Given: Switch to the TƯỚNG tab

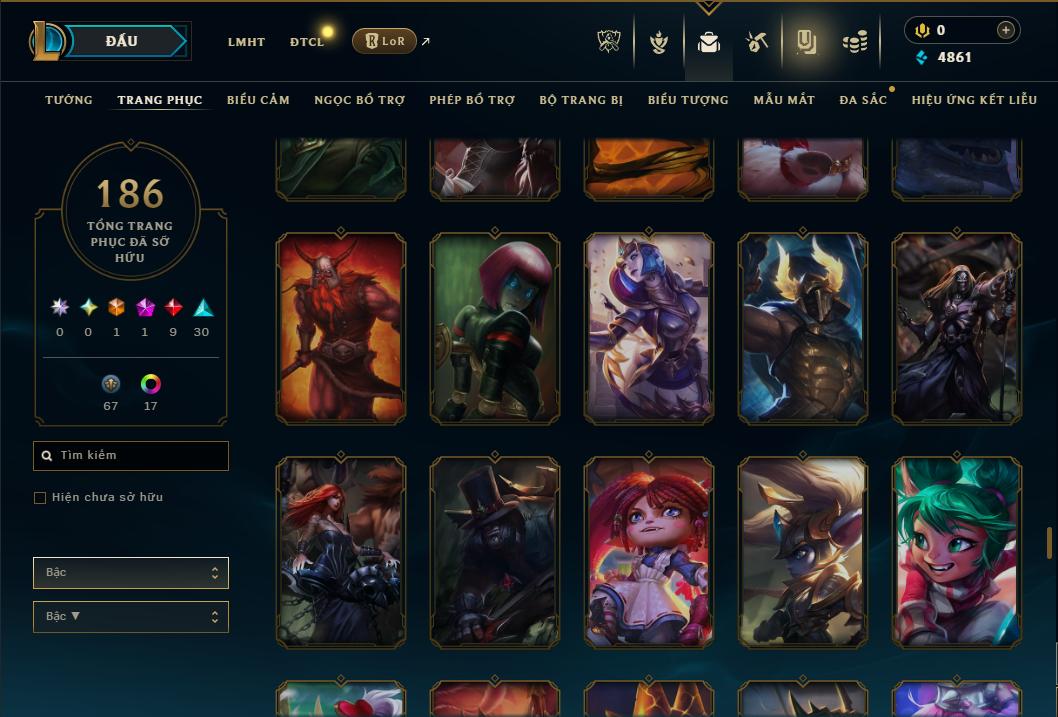Looking at the screenshot, I should pos(69,100).
